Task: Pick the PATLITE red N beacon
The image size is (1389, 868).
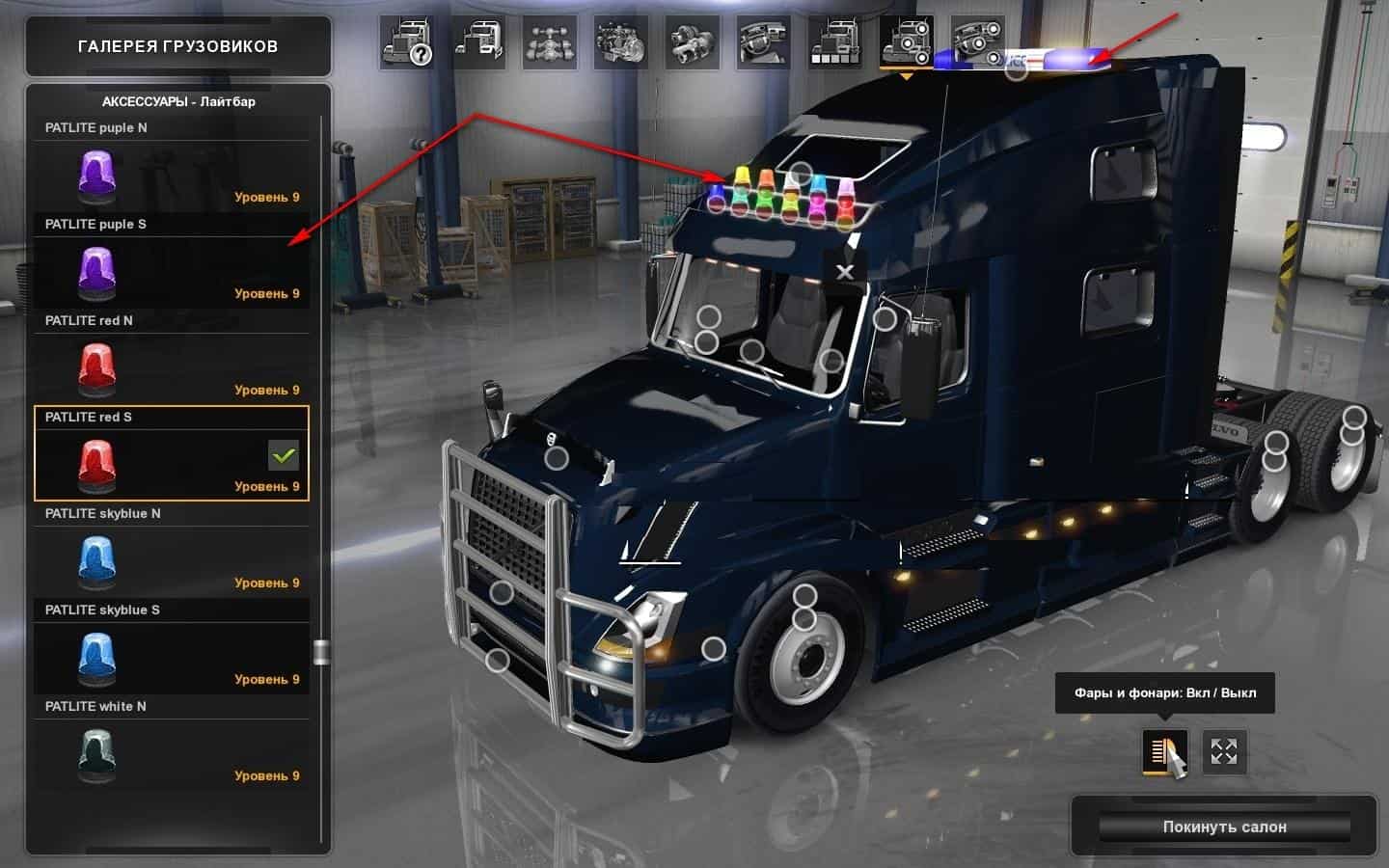Action: [172, 358]
